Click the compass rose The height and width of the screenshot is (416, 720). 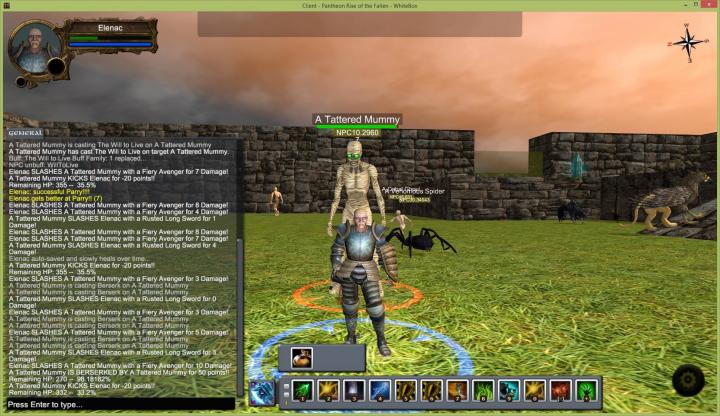pyautogui.click(x=688, y=42)
